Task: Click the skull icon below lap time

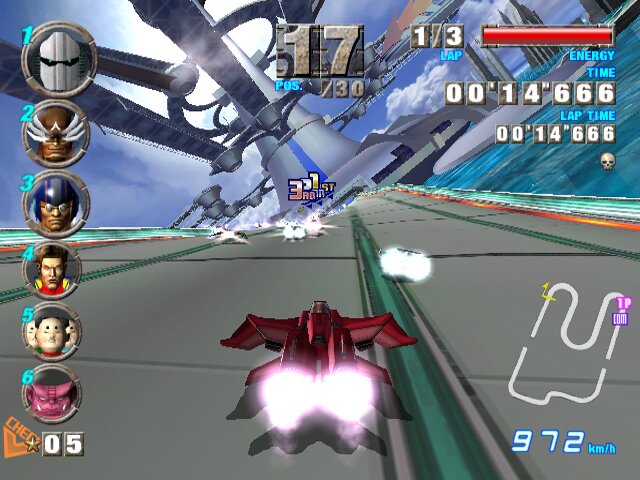Action: point(607,160)
